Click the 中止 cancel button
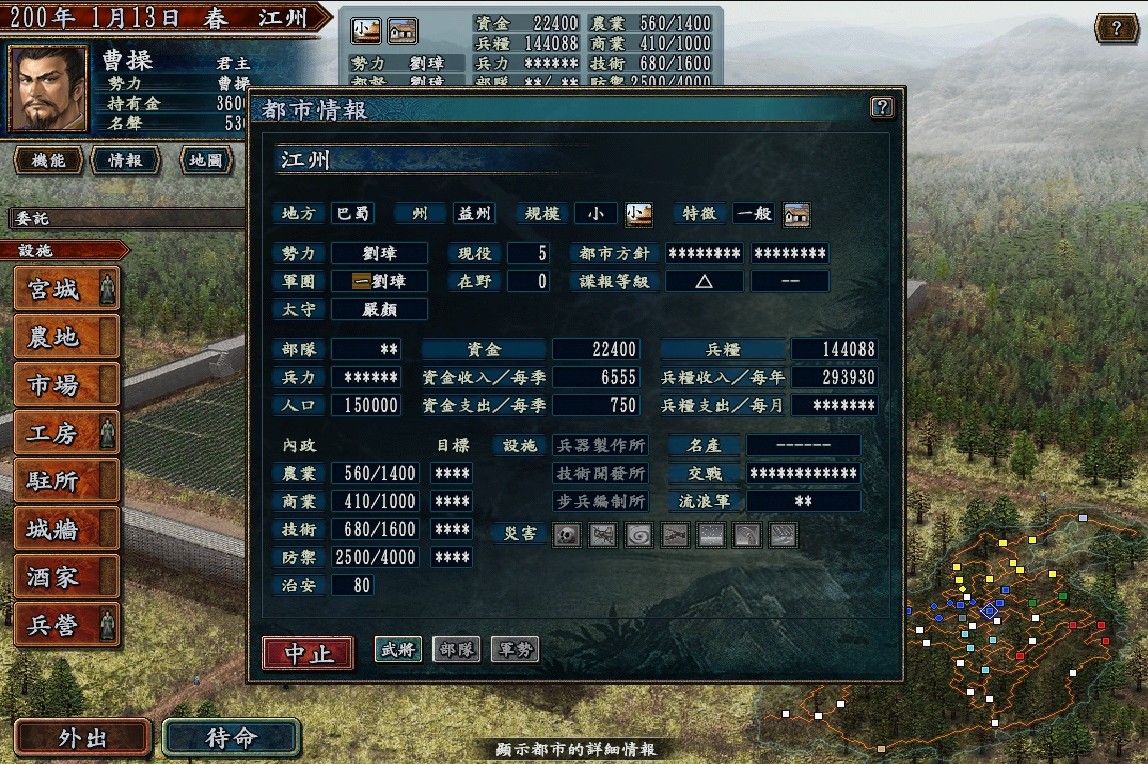 (308, 654)
